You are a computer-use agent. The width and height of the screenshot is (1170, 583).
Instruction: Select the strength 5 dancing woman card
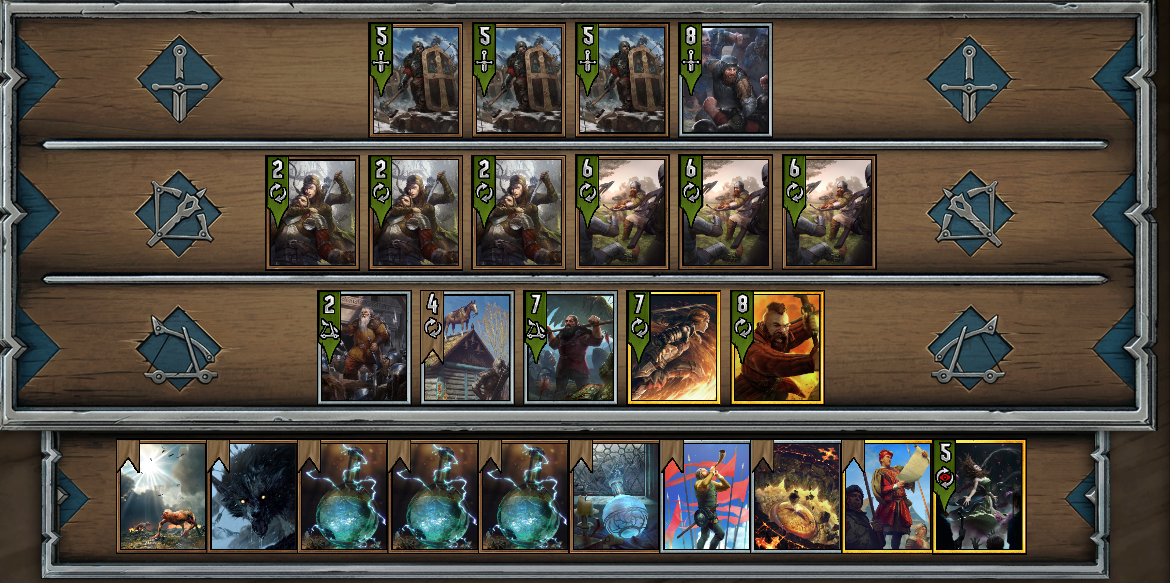980,497
